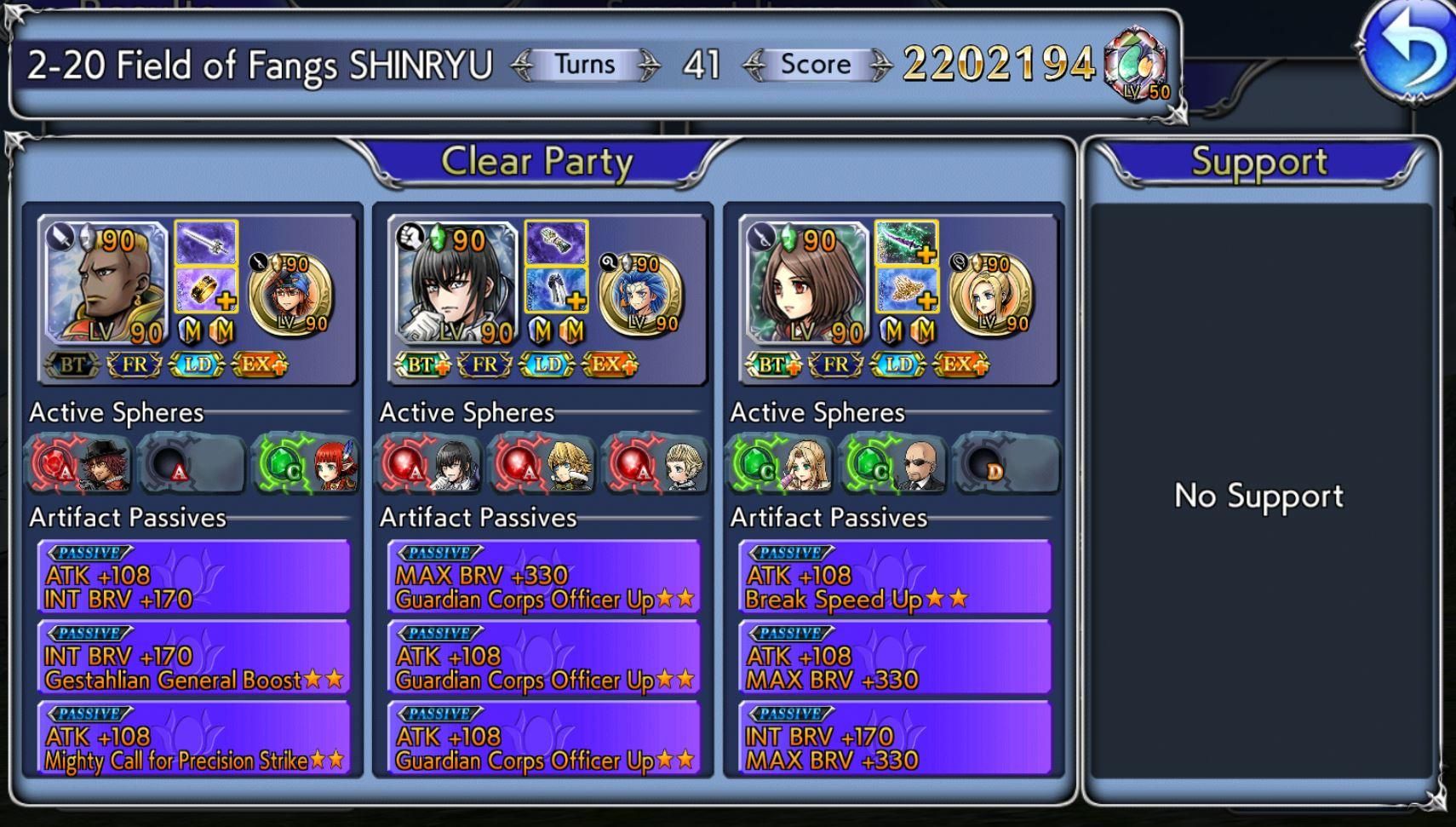Screen dimensions: 1456x827
Task: Open the armor piece icon on the second character
Action: tap(556, 293)
